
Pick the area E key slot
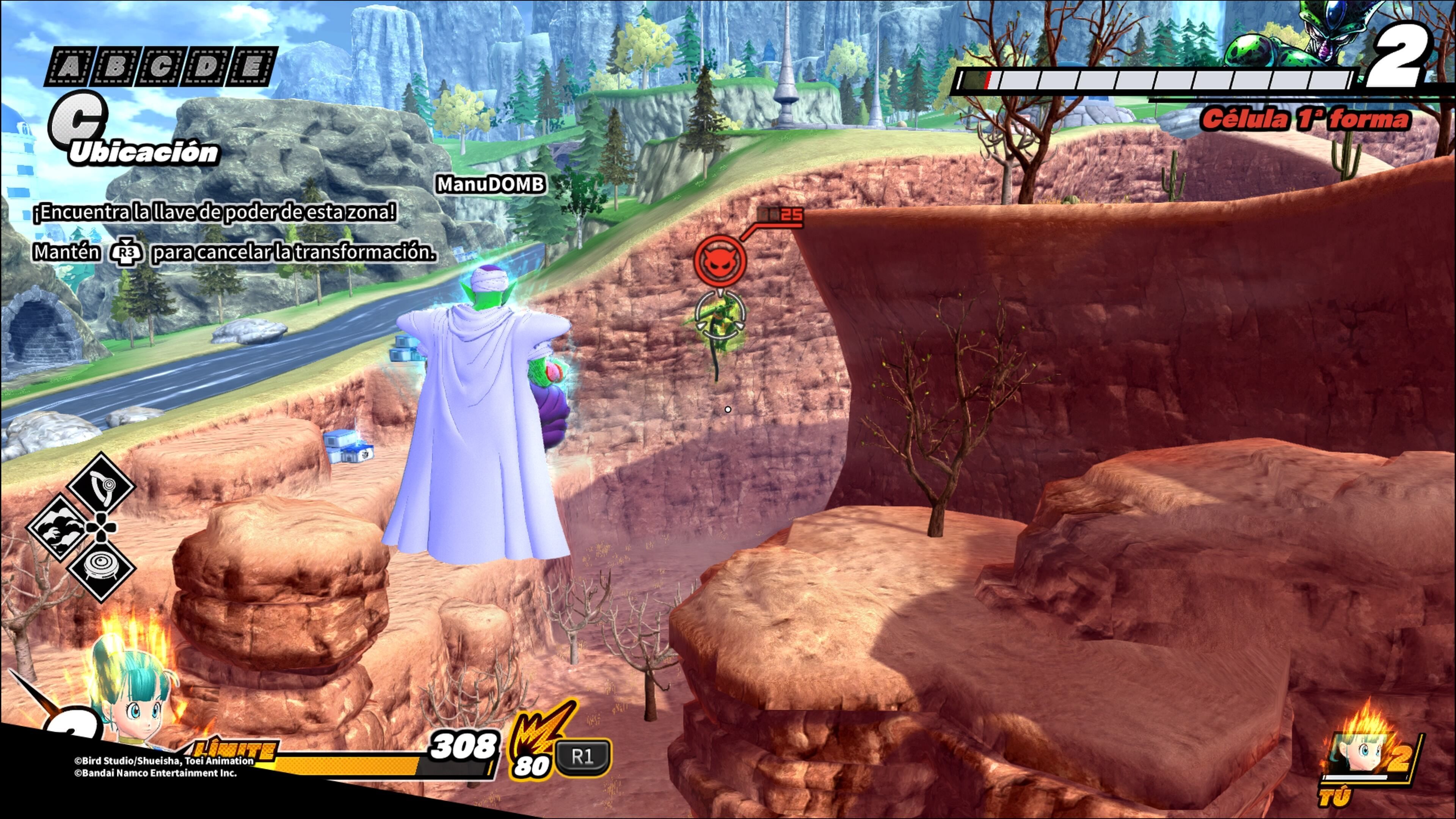(x=252, y=67)
